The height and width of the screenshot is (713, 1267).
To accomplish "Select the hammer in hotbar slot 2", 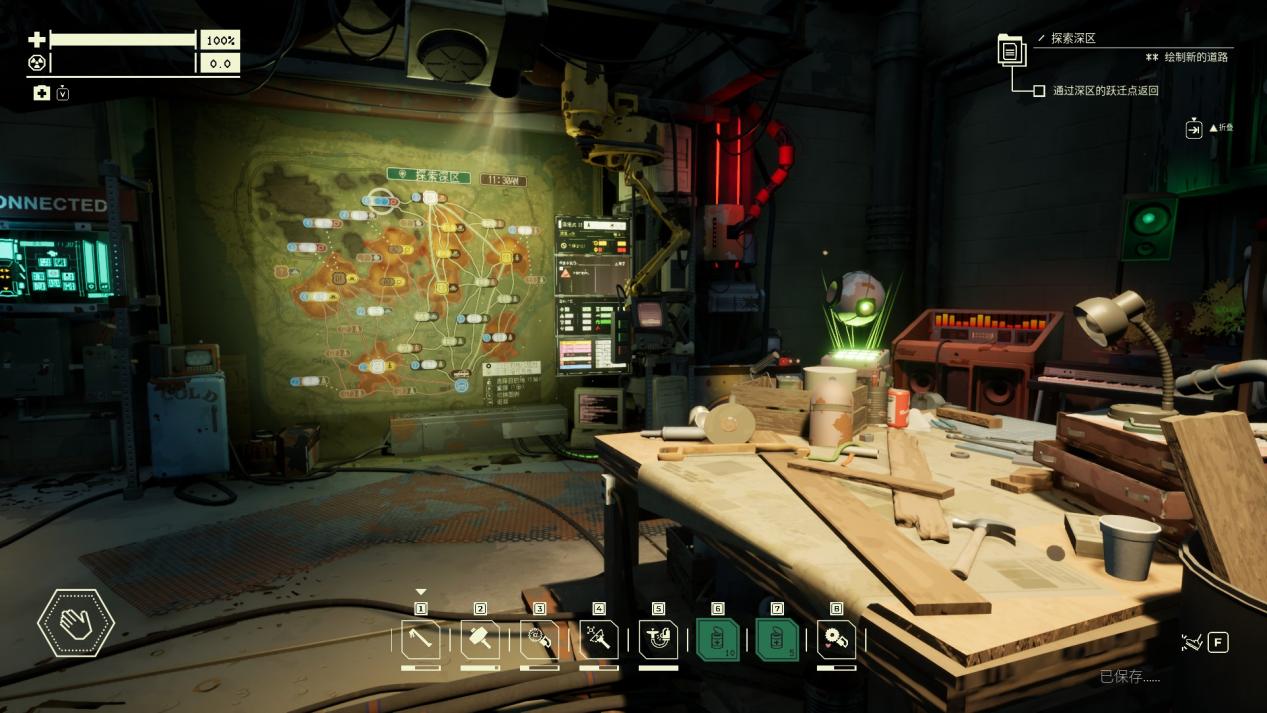I will click(480, 640).
